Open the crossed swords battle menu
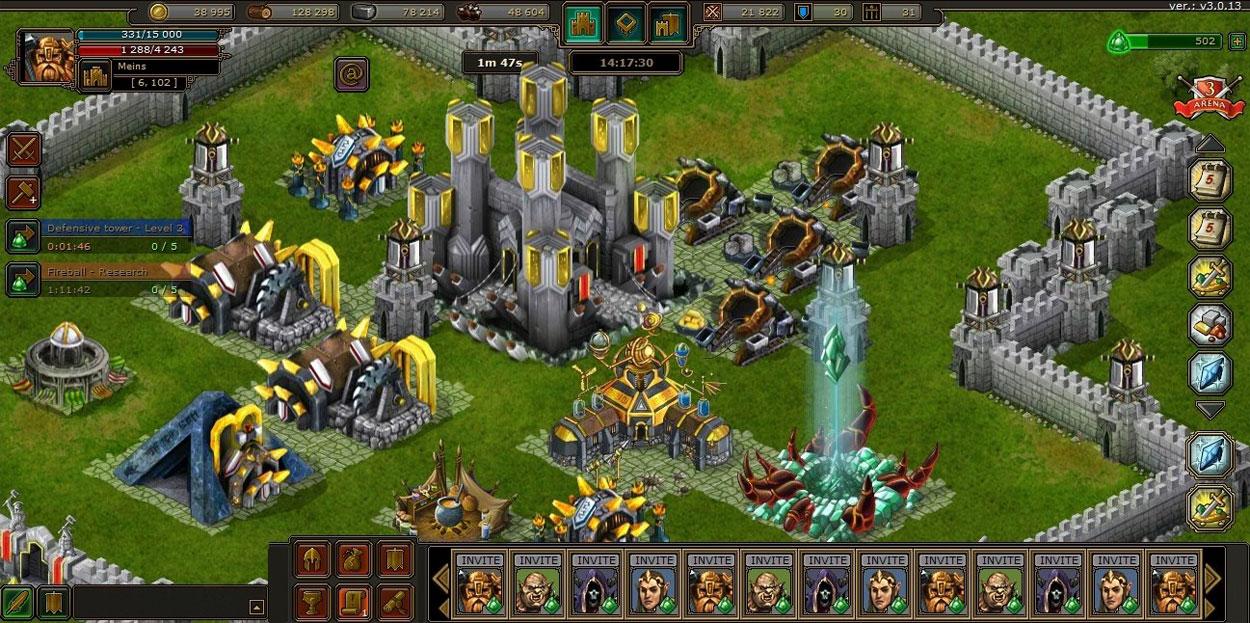The width and height of the screenshot is (1250, 623). (x=23, y=150)
